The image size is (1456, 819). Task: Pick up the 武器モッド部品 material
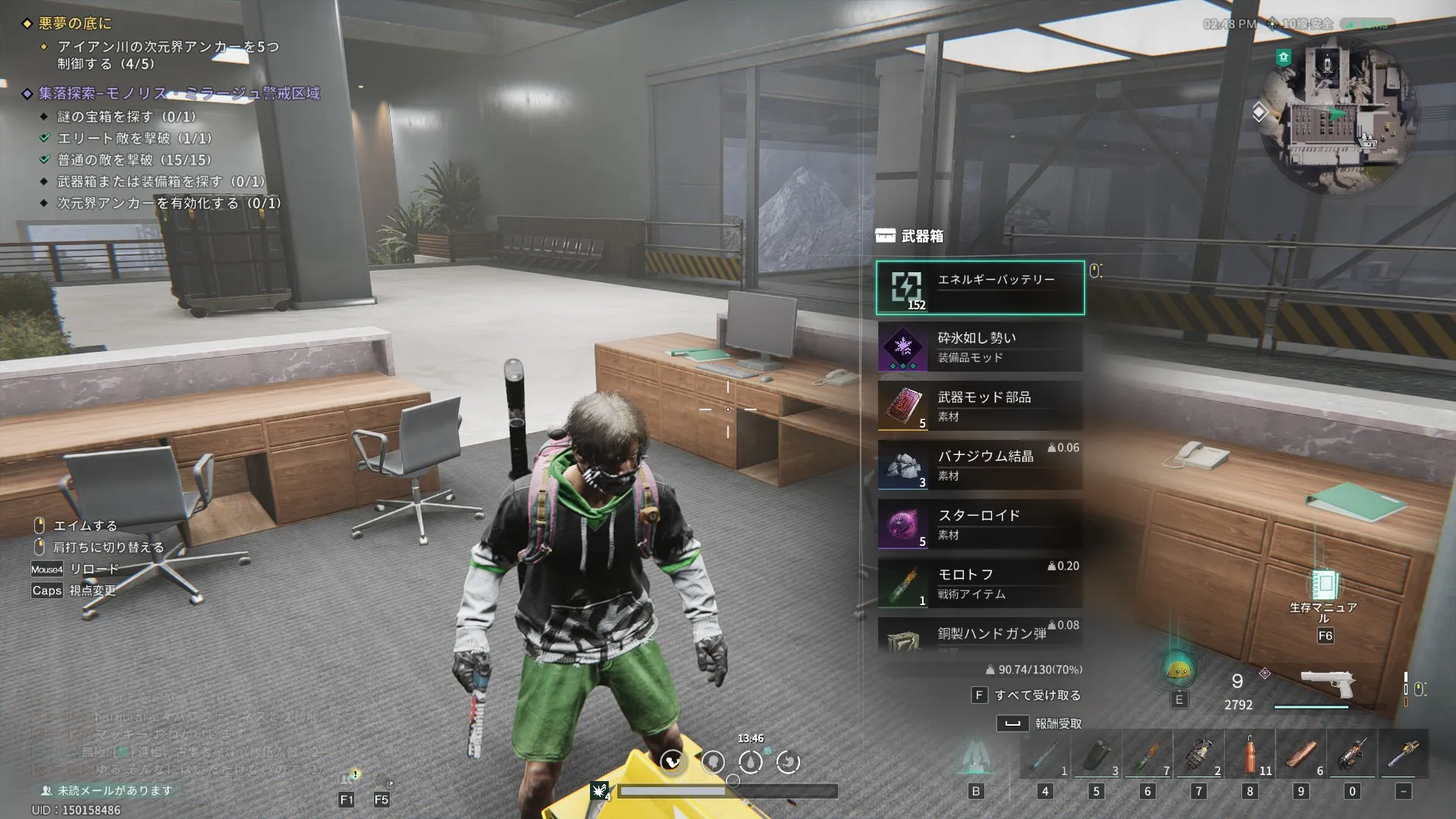tap(980, 406)
